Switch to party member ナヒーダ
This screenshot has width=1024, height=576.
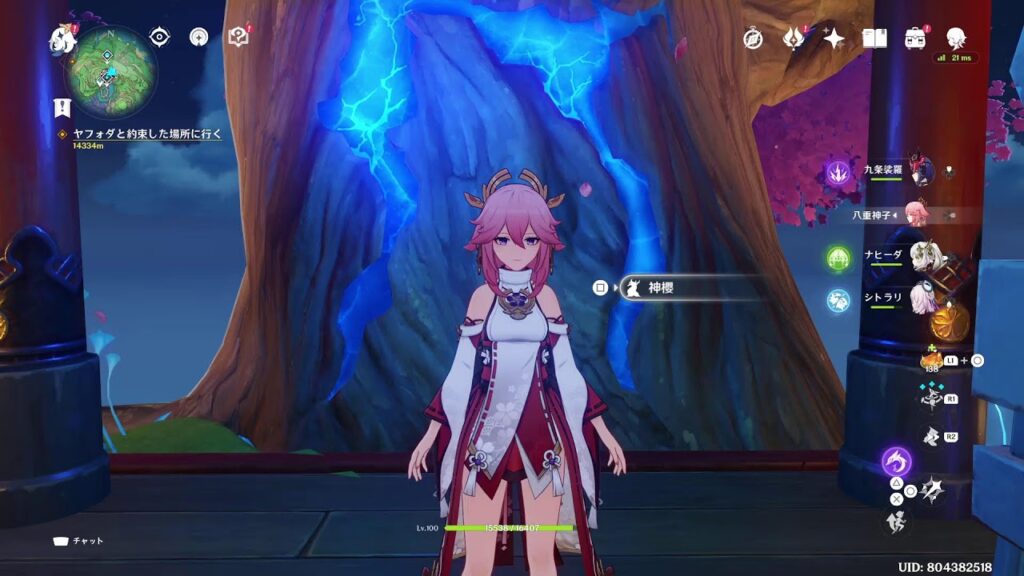(x=920, y=256)
